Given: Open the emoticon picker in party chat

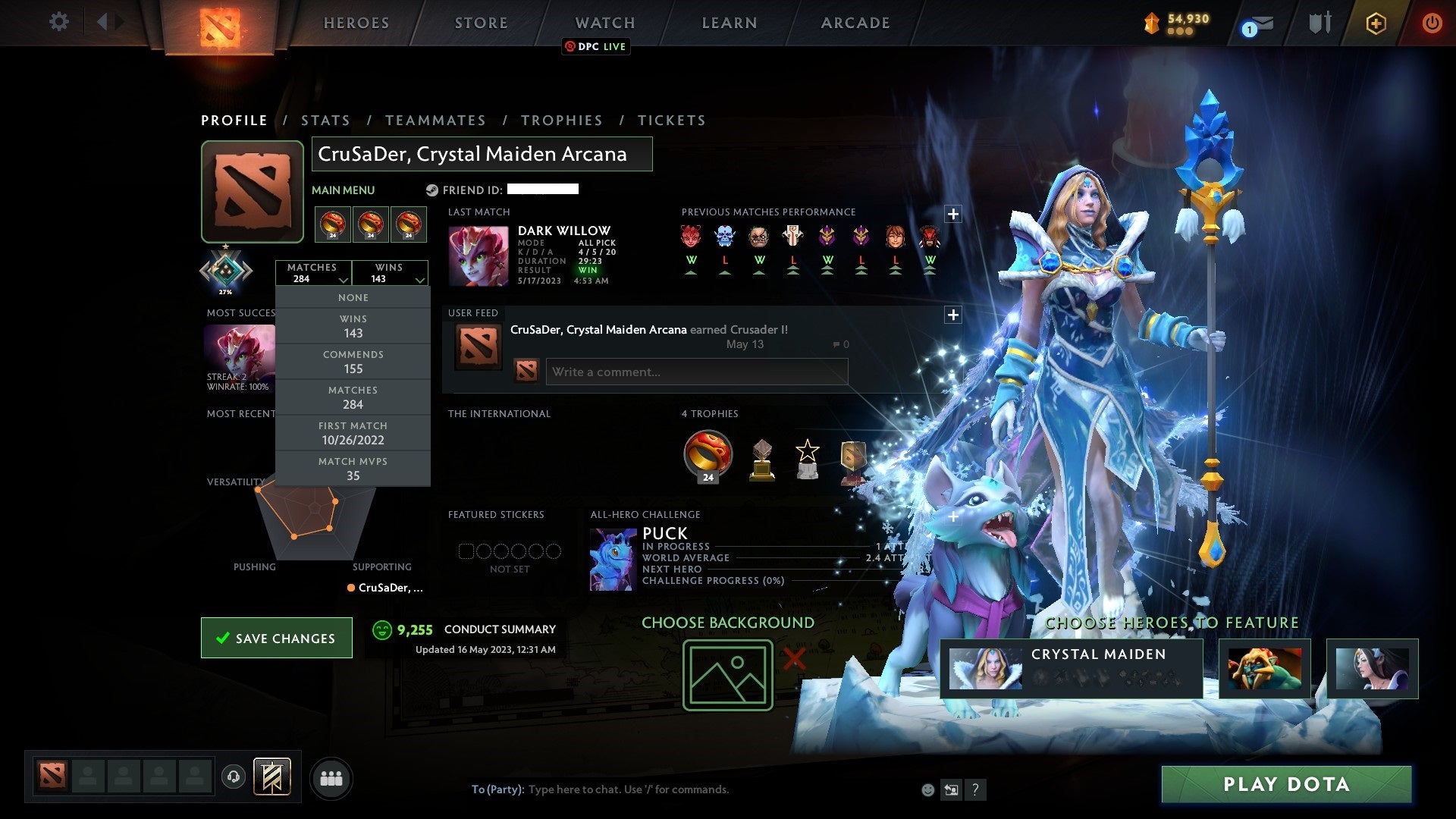Looking at the screenshot, I should (927, 789).
